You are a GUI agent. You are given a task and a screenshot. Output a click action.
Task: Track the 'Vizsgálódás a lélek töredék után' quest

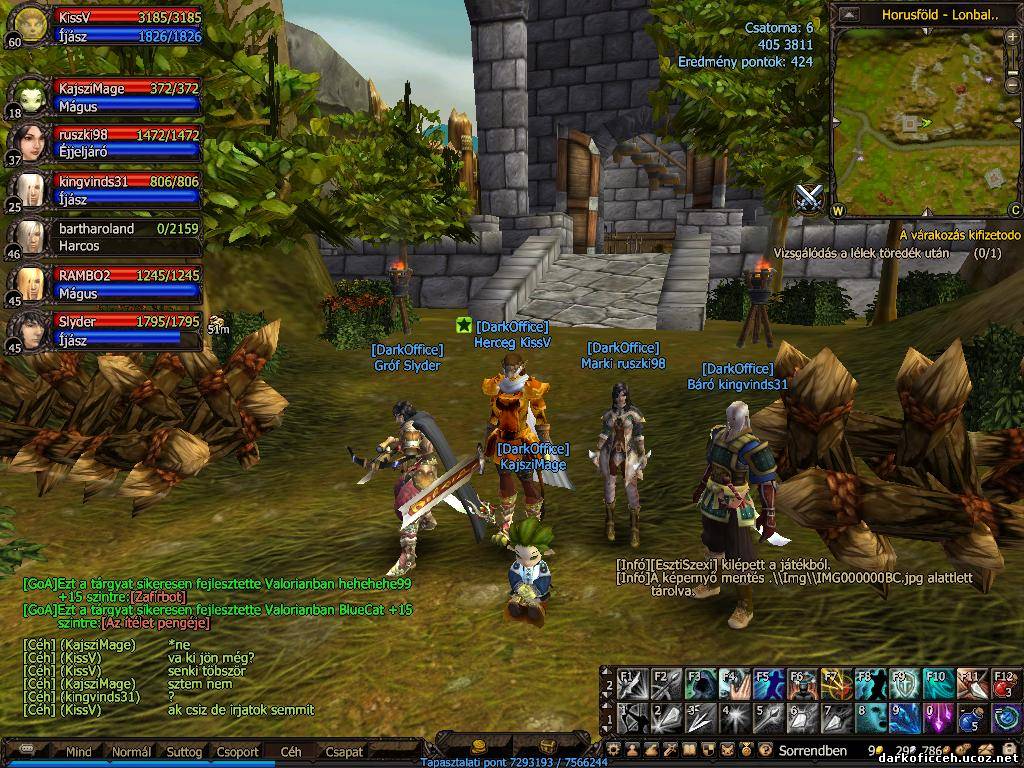(860, 253)
